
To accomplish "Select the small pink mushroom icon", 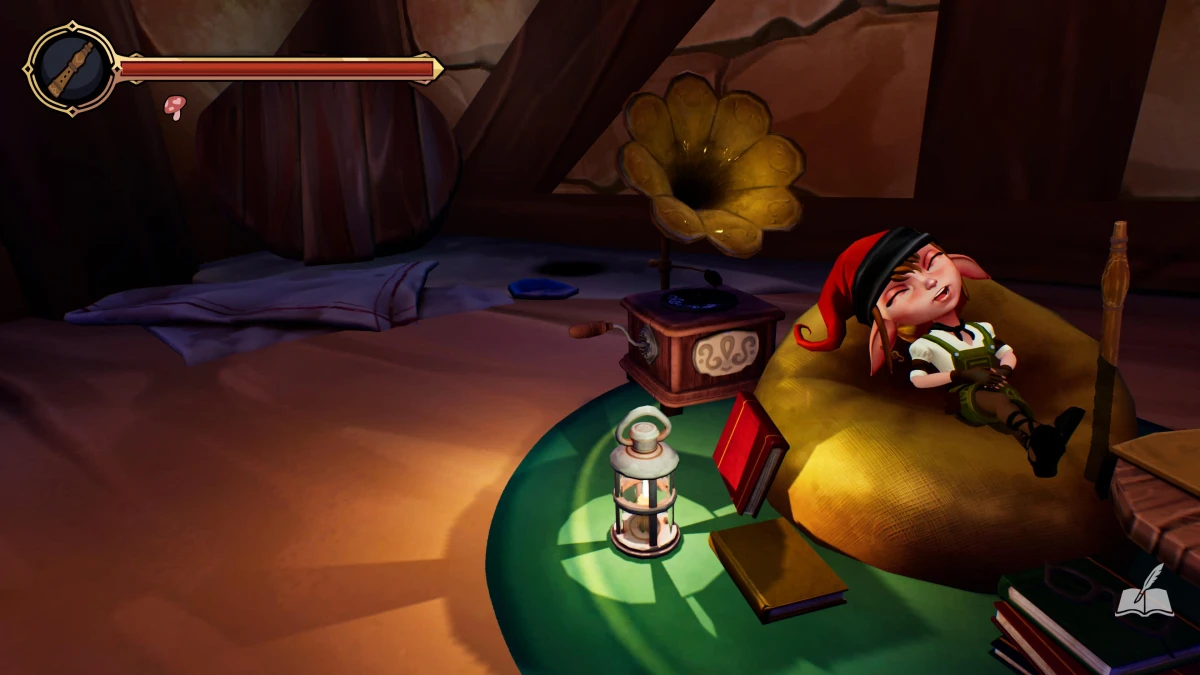I will 175,106.
